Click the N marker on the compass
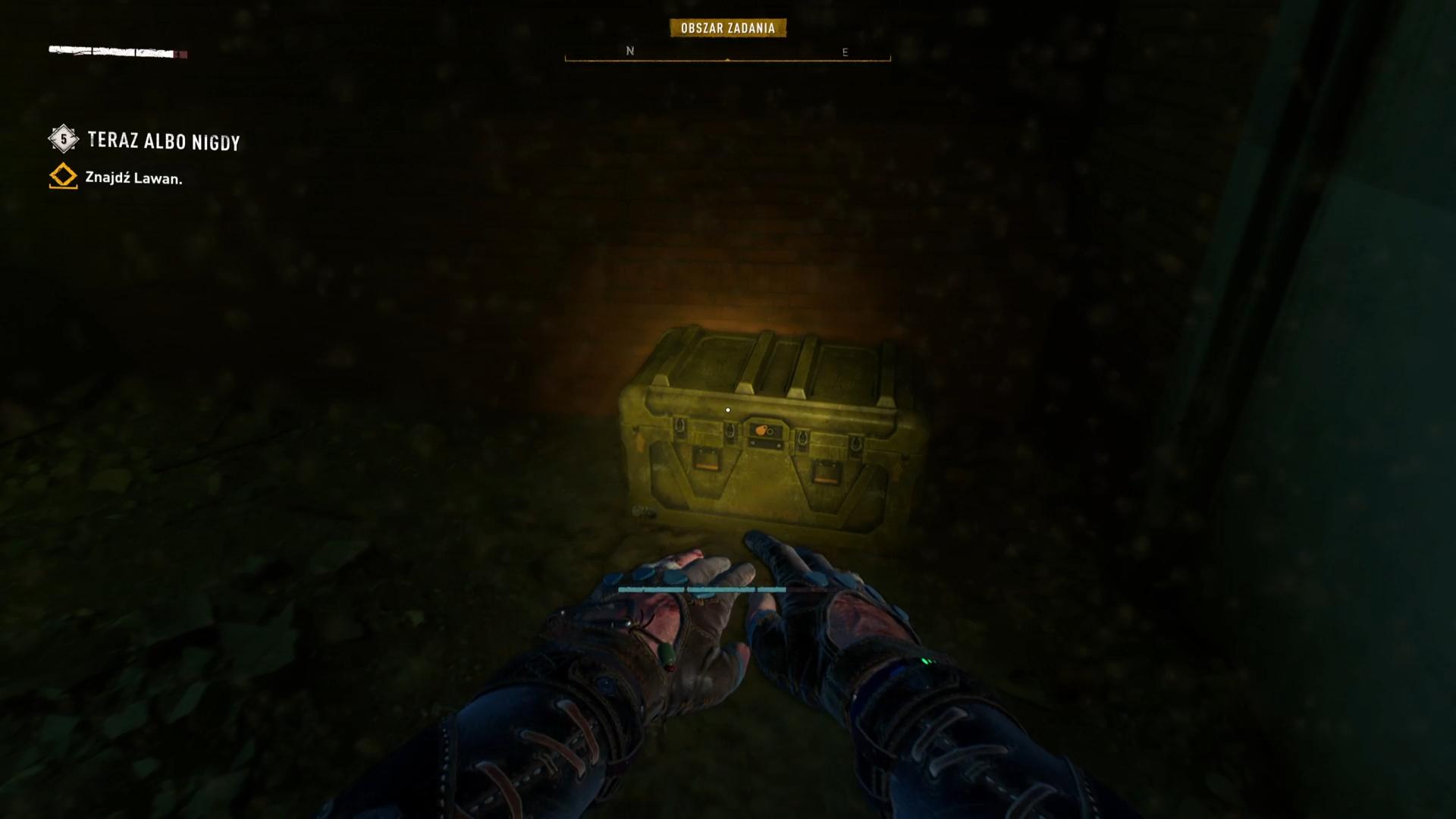Viewport: 1456px width, 819px height. [x=628, y=52]
